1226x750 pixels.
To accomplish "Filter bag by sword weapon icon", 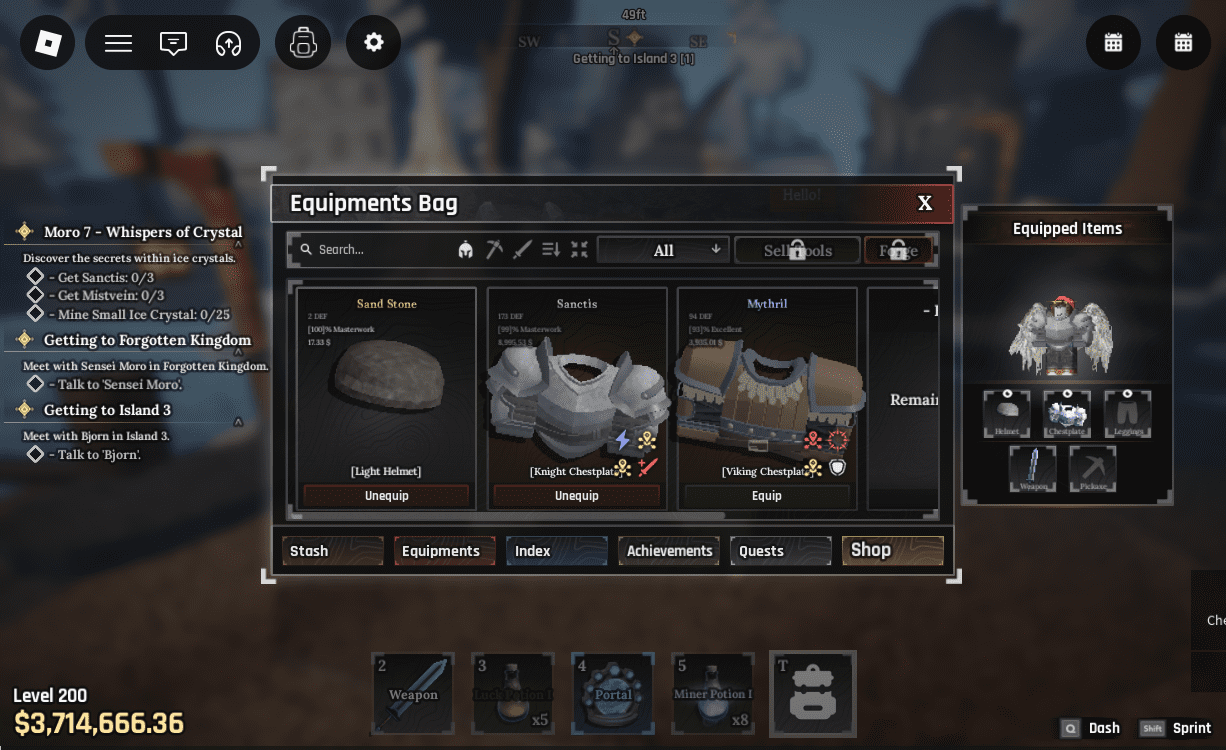I will [521, 250].
